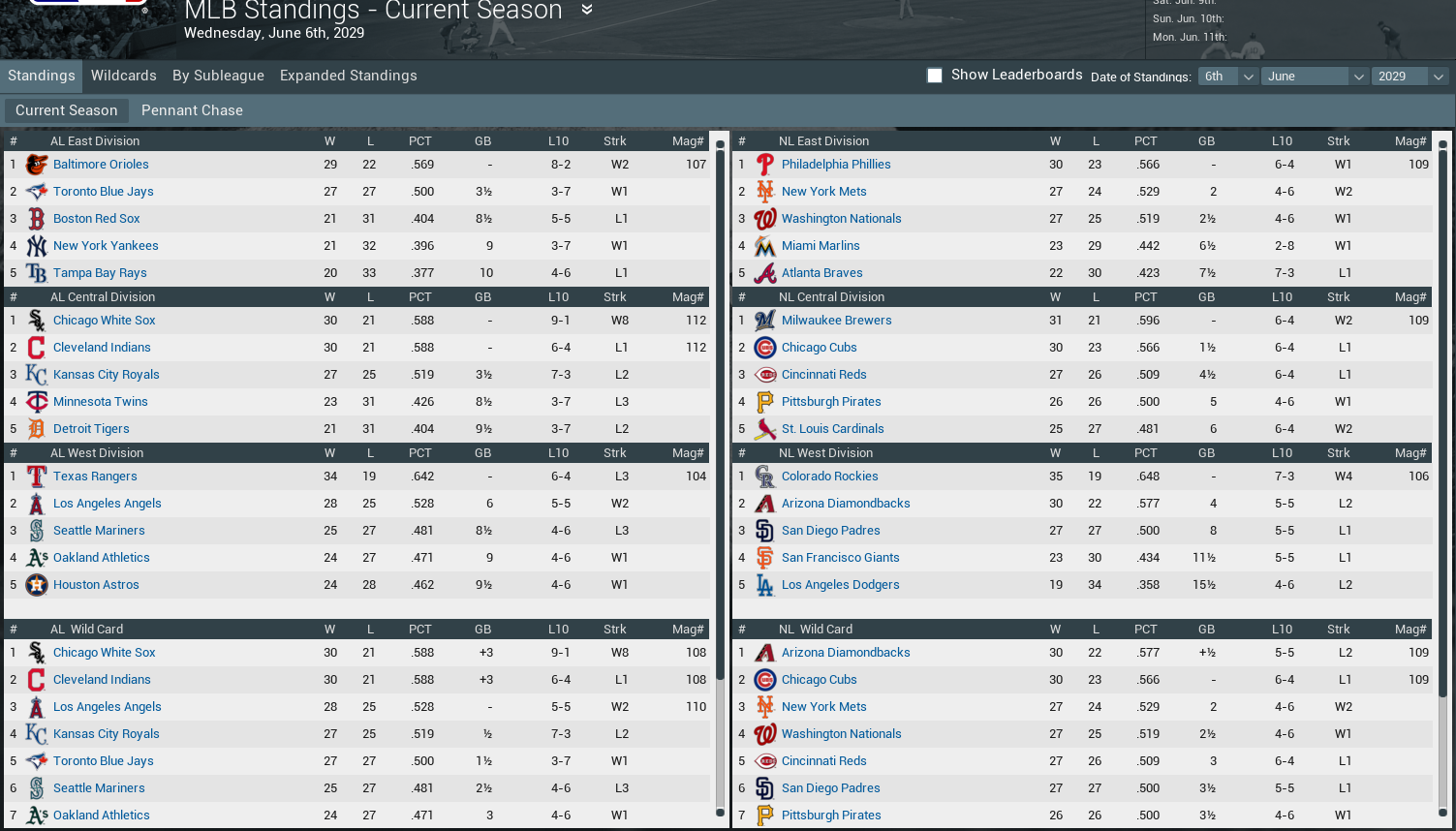This screenshot has height=831, width=1456.
Task: Open the 2029 year dropdown
Action: 1410,77
